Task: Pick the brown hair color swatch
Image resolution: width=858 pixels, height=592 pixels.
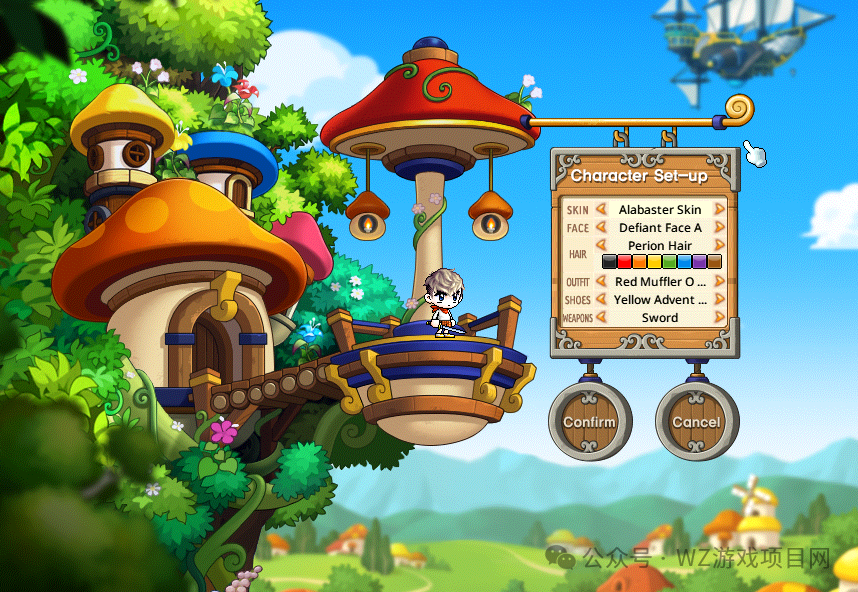Action: (714, 262)
